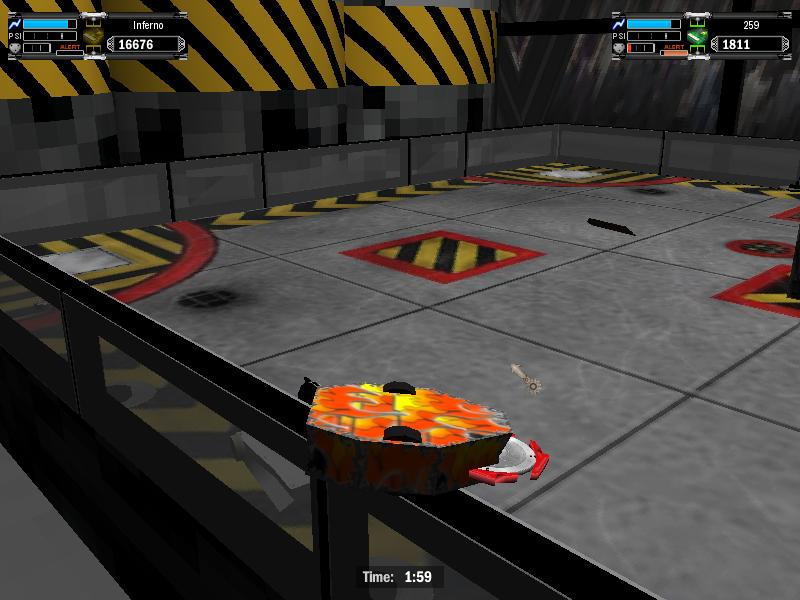The width and height of the screenshot is (800, 600).
Task: Click Inferno's gold robot portrait icon
Action: [94, 38]
